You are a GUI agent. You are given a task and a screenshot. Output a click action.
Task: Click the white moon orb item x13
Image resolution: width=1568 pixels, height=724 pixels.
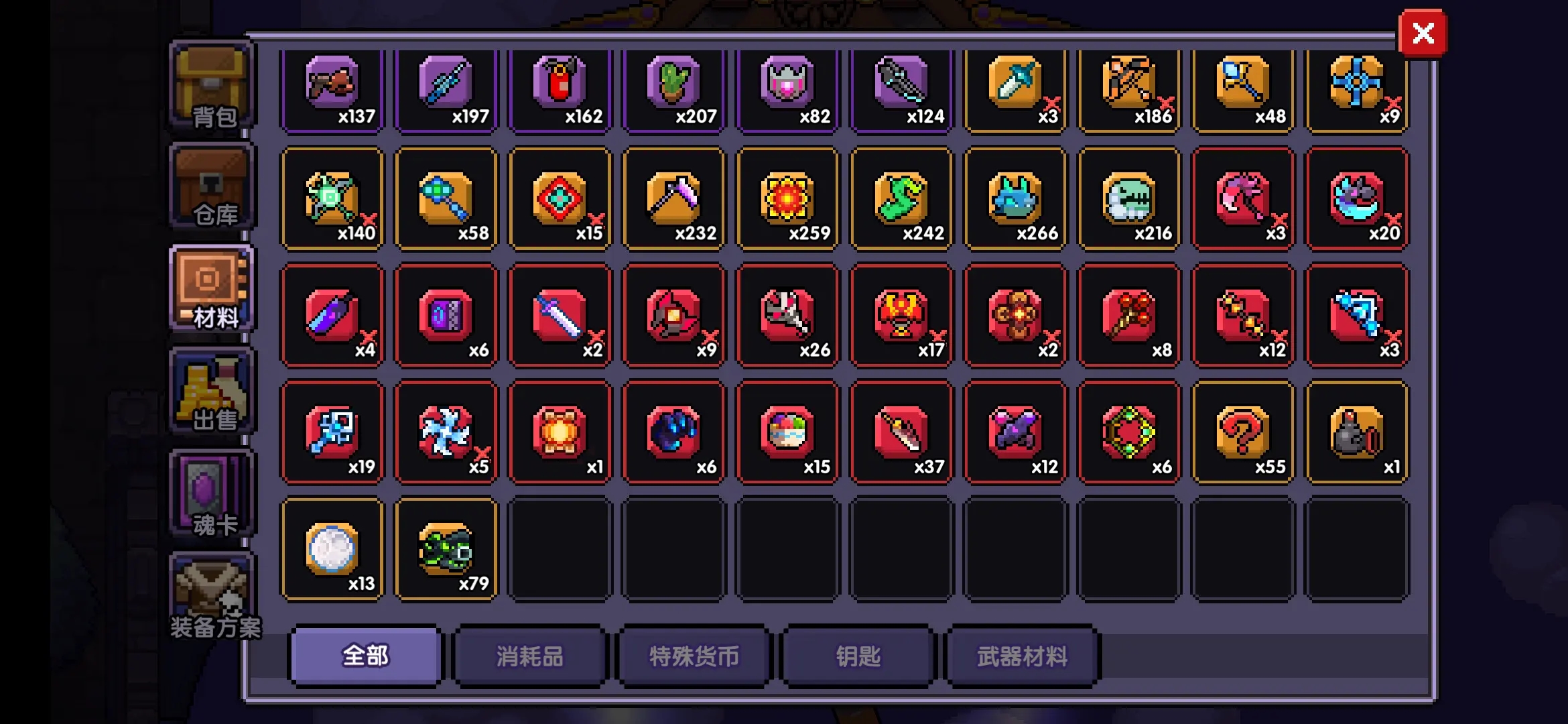pos(332,550)
